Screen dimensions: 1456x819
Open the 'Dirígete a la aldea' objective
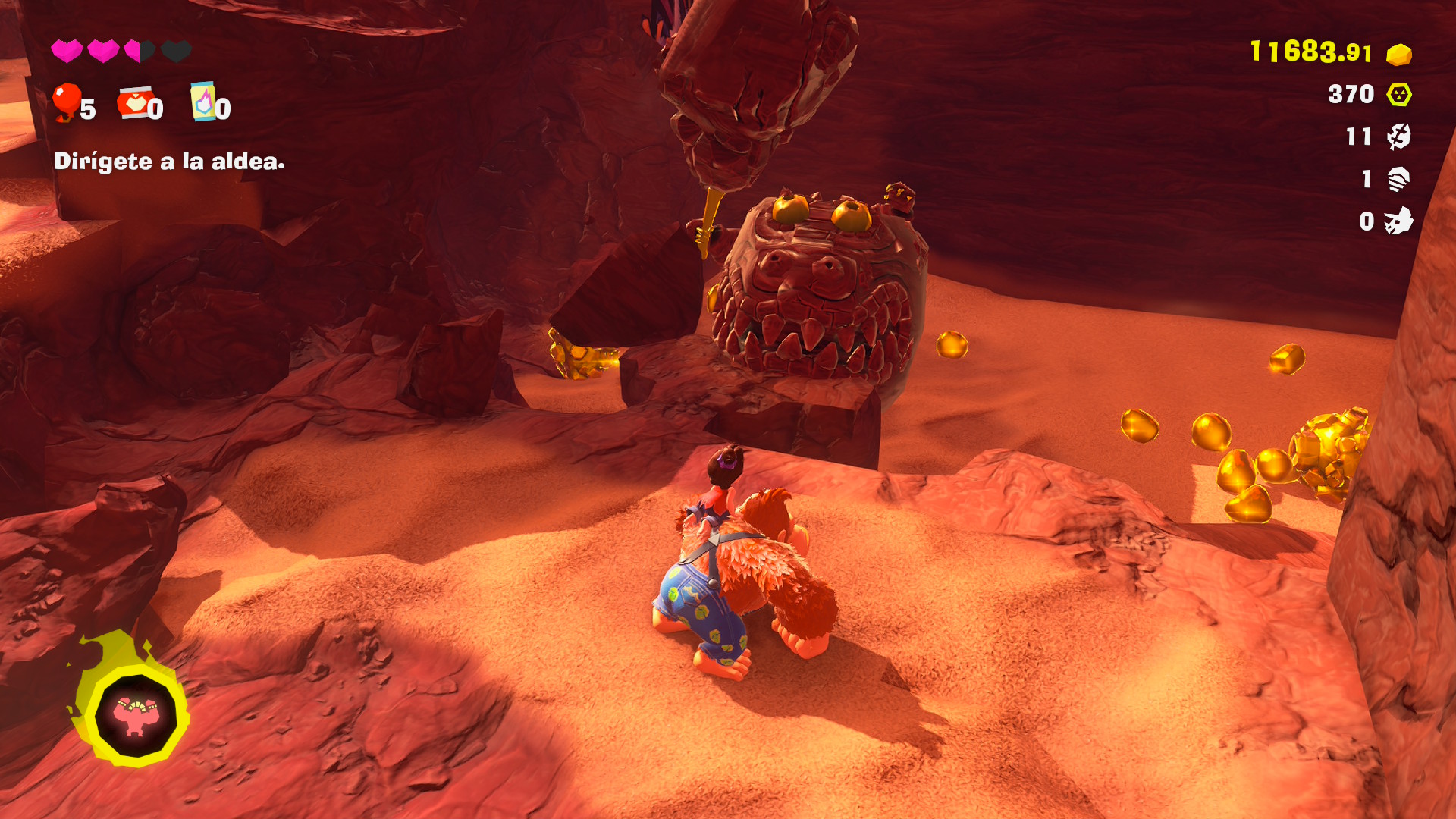coord(169,162)
